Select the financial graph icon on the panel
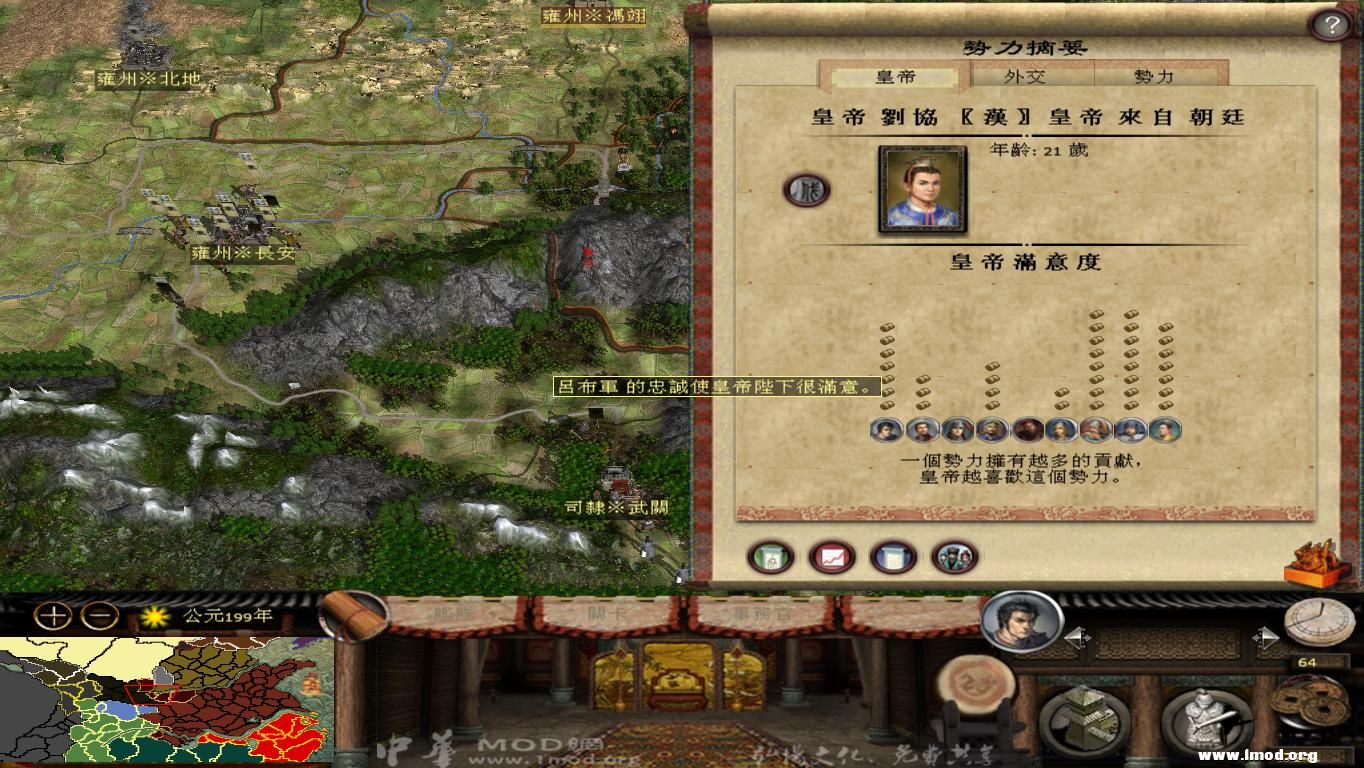The image size is (1364, 768). pos(830,557)
